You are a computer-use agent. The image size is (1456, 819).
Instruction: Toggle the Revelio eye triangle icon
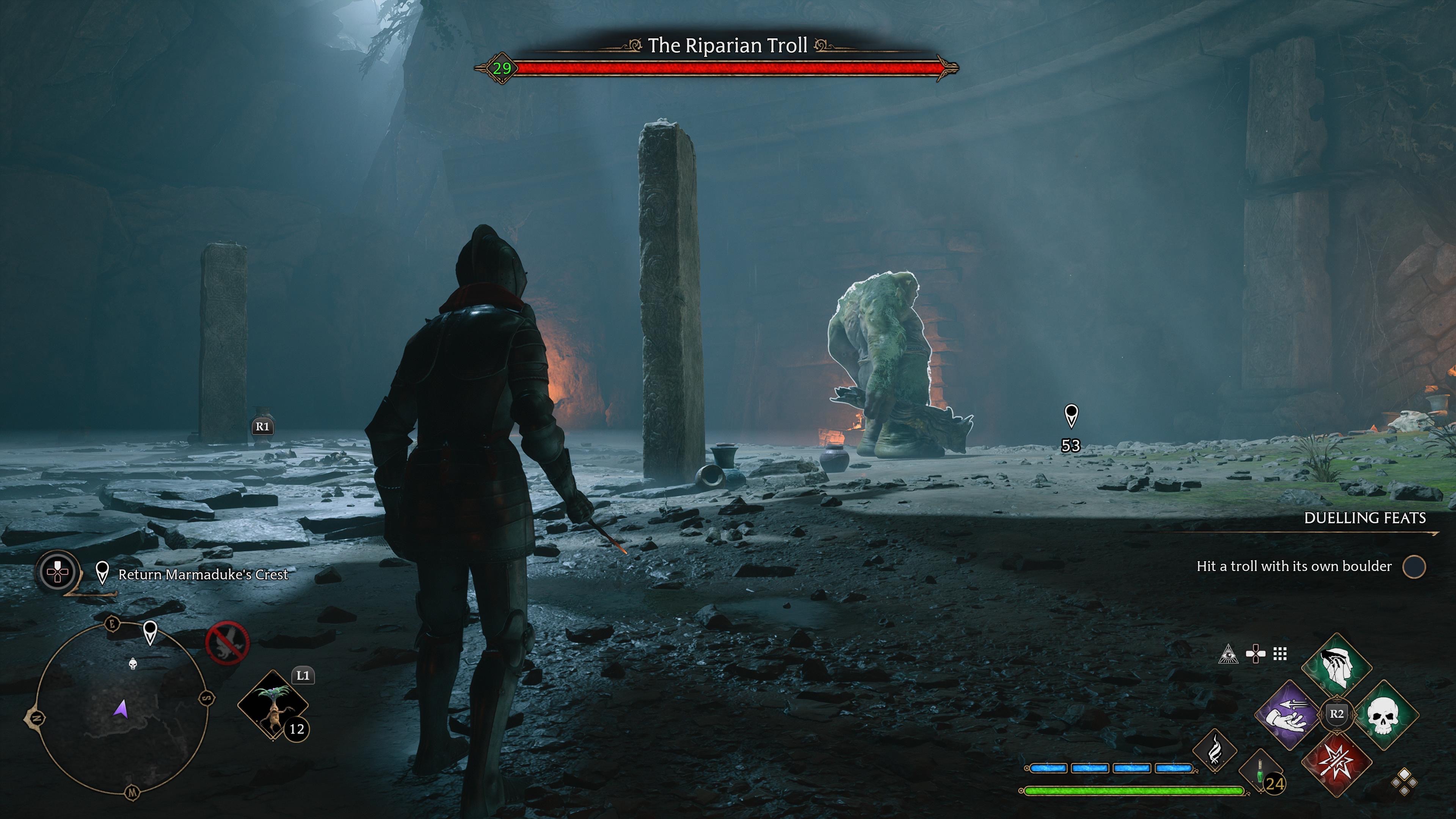[x=1228, y=654]
